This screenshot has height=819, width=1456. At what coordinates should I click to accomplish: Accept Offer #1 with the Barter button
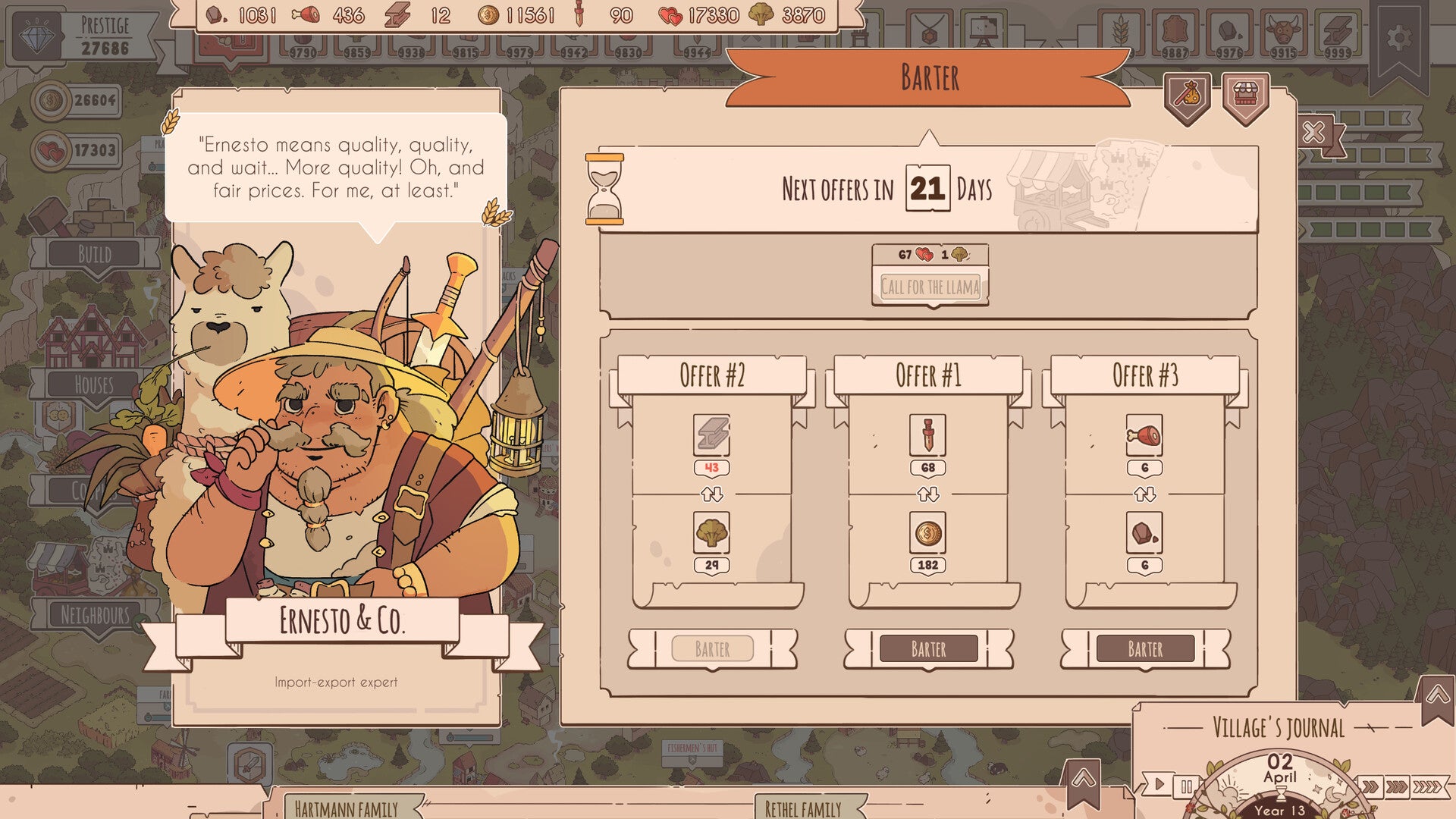[x=928, y=649]
